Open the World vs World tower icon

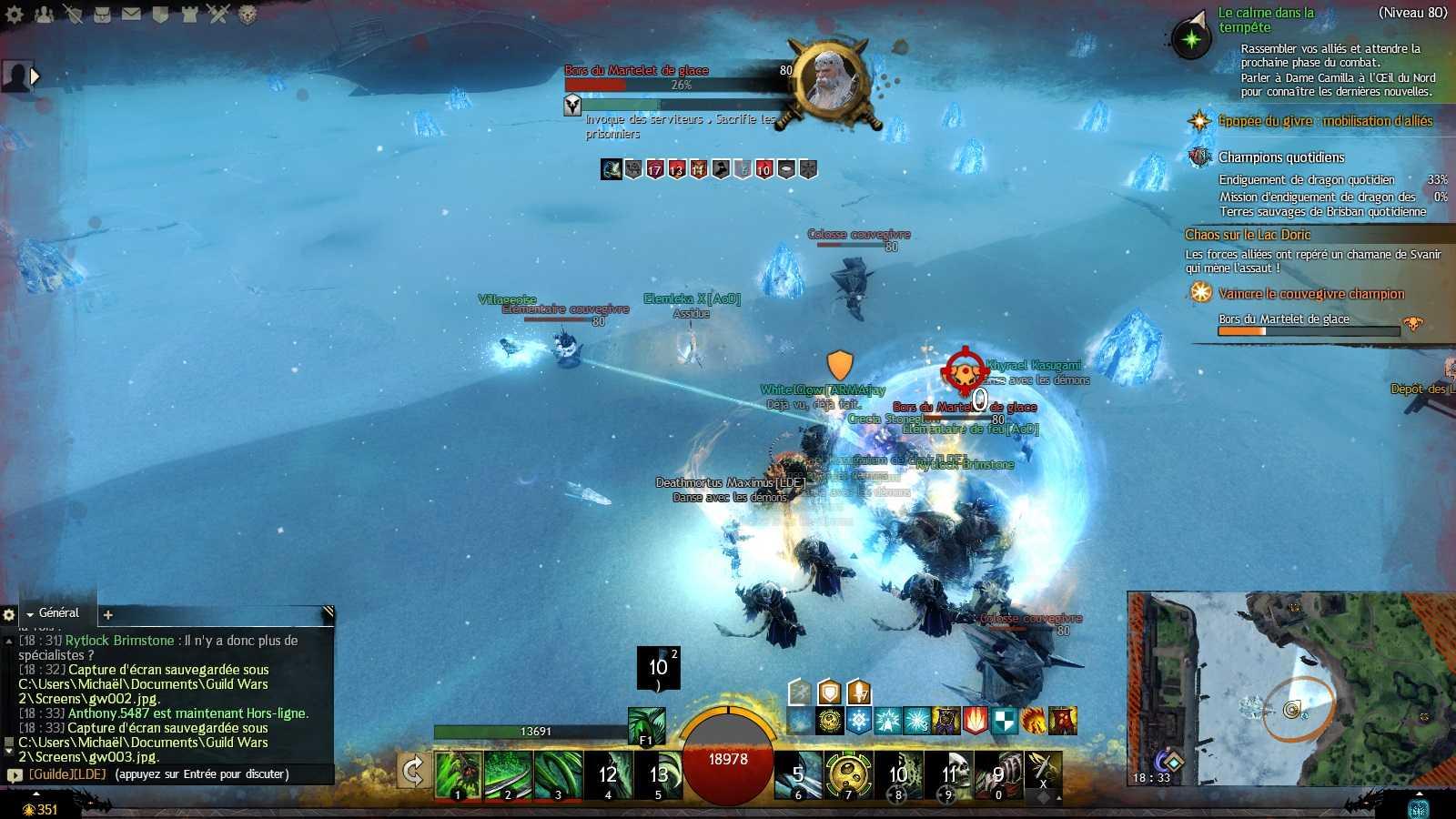coord(189,14)
